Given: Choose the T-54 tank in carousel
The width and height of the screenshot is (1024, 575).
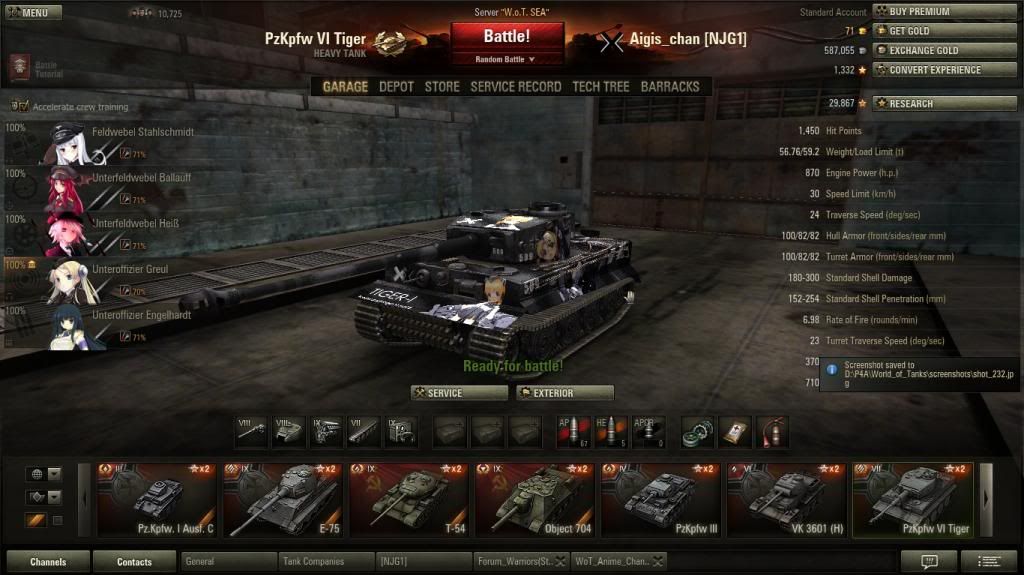Looking at the screenshot, I should pyautogui.click(x=408, y=499).
